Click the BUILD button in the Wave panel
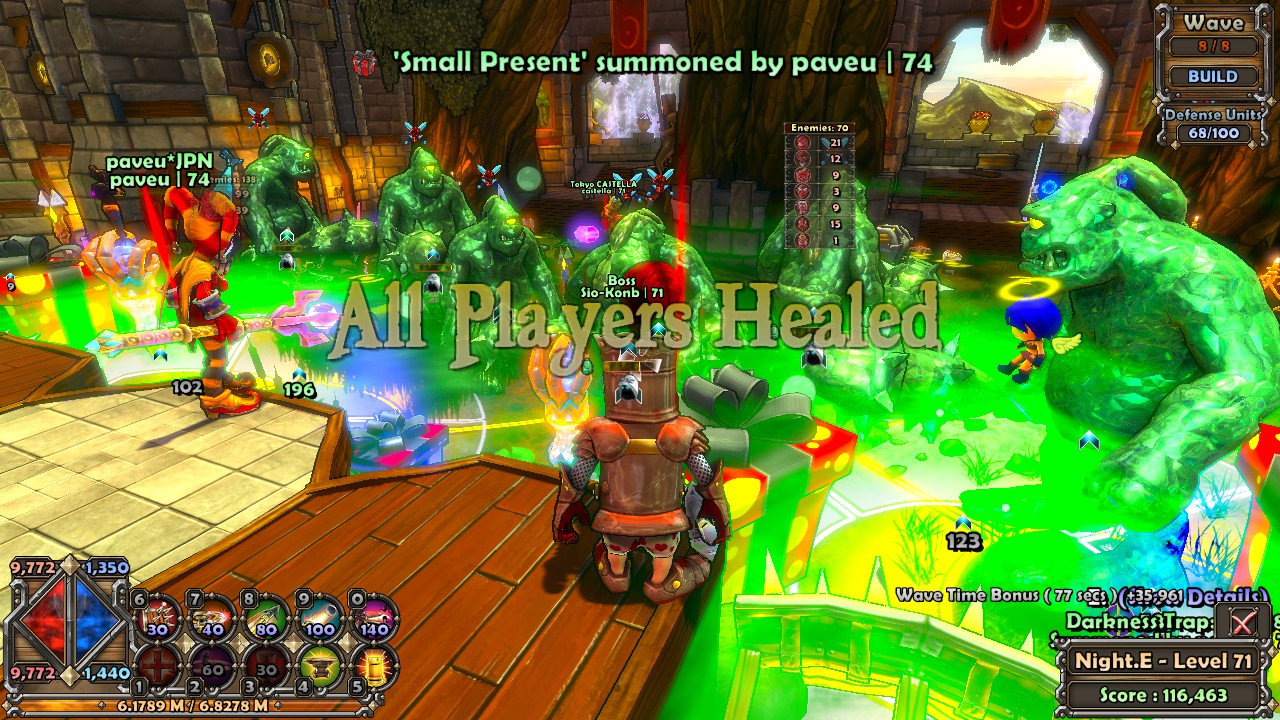The image size is (1280, 720). [x=1213, y=77]
